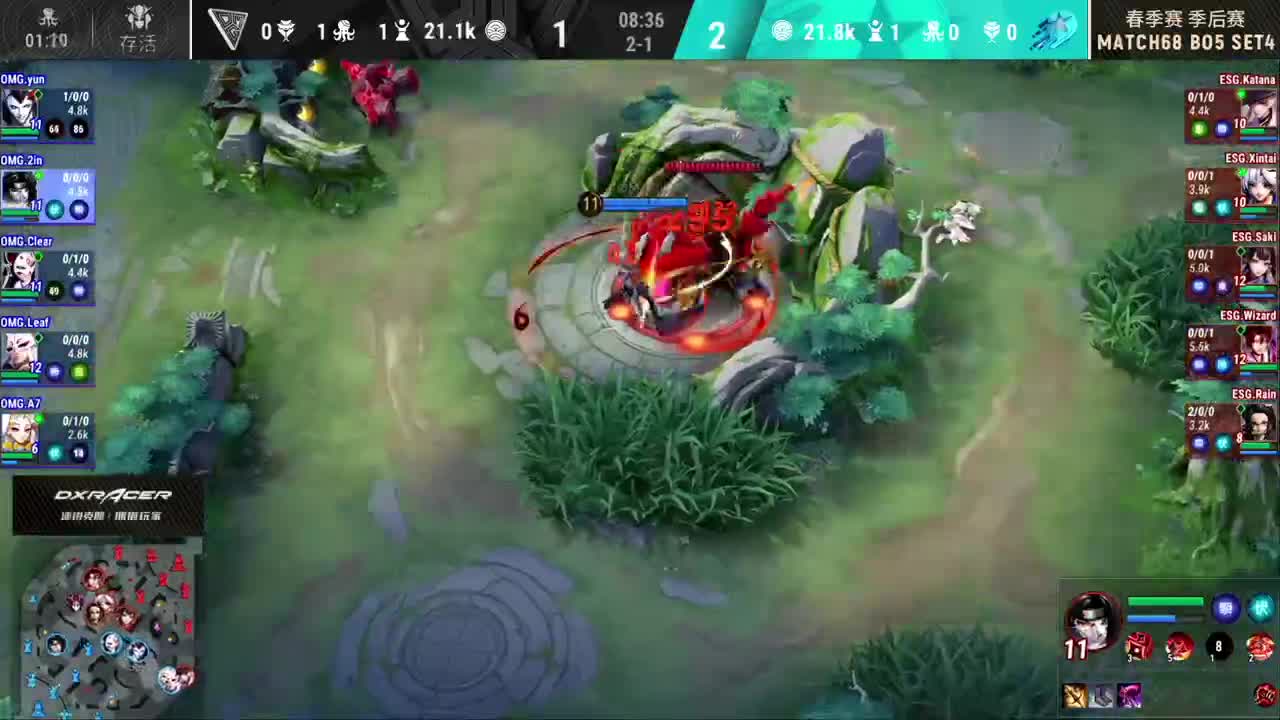Click the golden axe item icon in inventory
The image size is (1280, 720).
coord(1075,696)
